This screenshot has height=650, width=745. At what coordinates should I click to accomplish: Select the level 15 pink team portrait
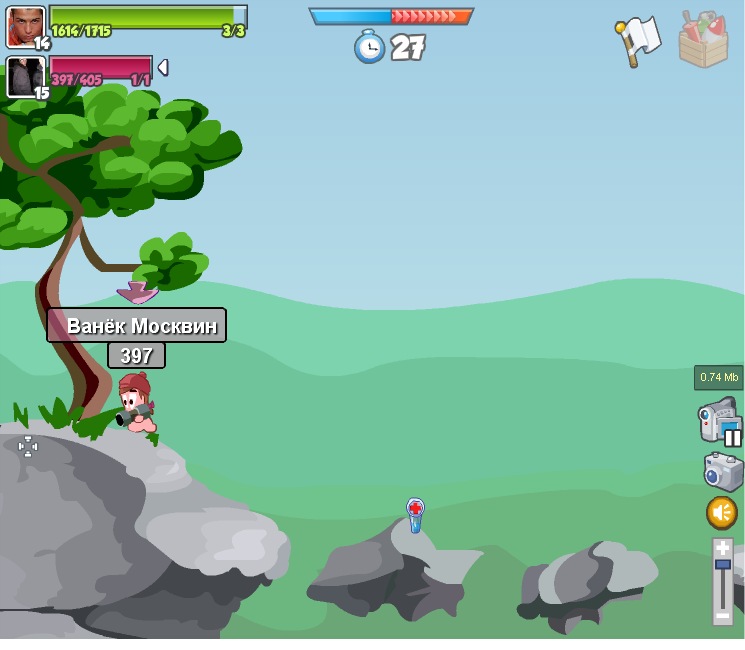click(x=25, y=77)
